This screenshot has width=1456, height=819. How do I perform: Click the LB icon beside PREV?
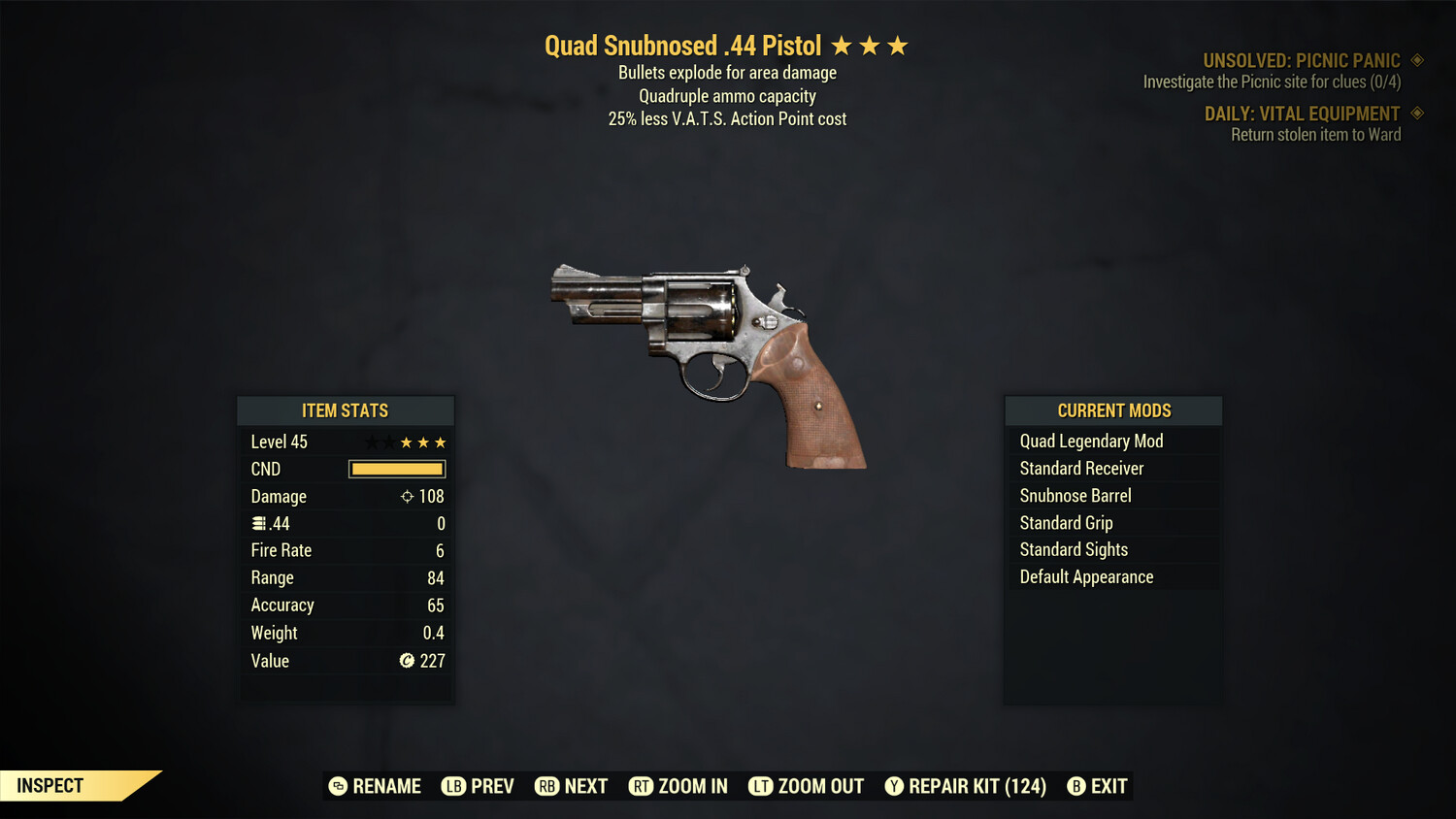coord(452,786)
